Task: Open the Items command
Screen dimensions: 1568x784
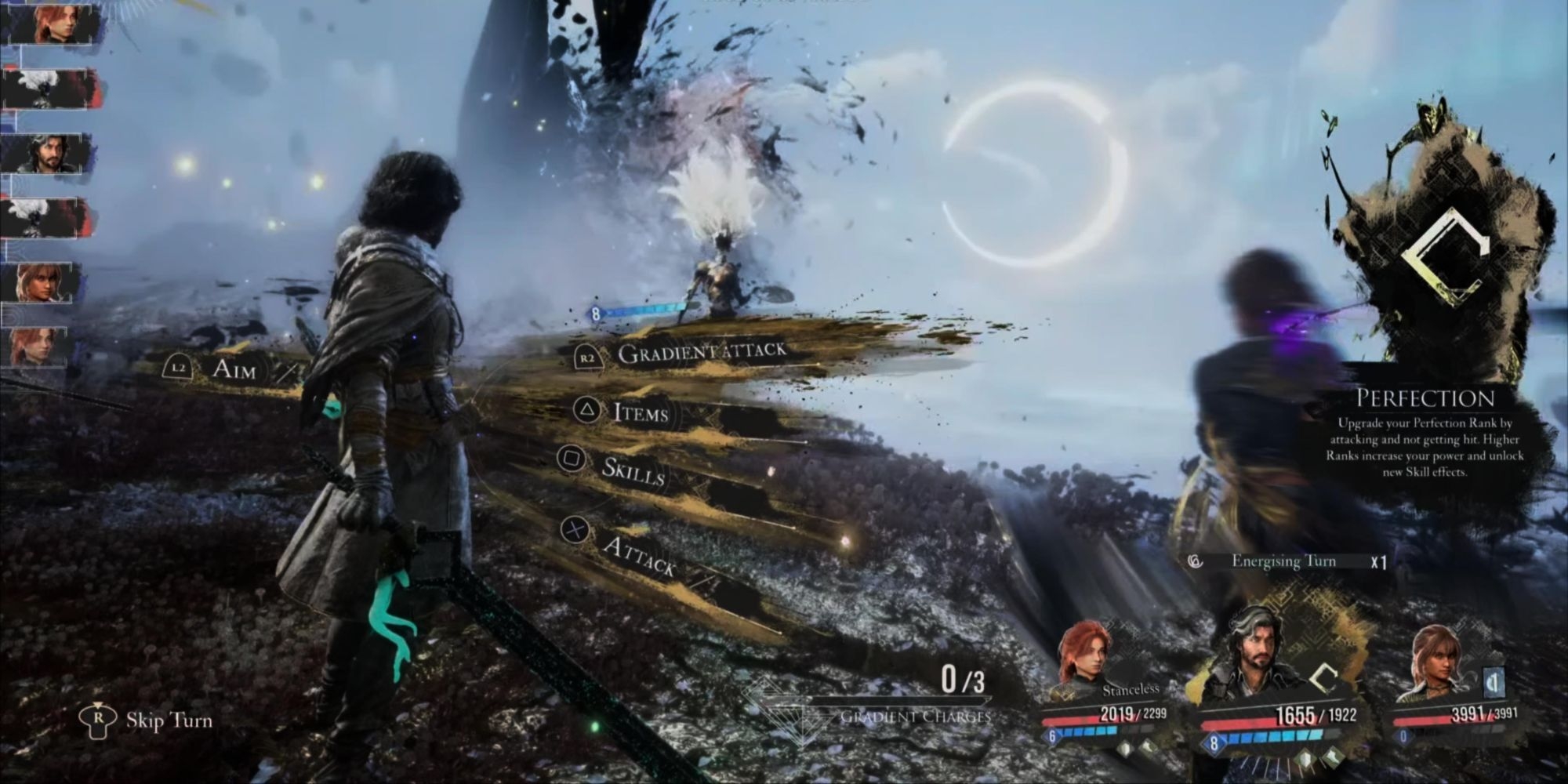Action: click(643, 415)
